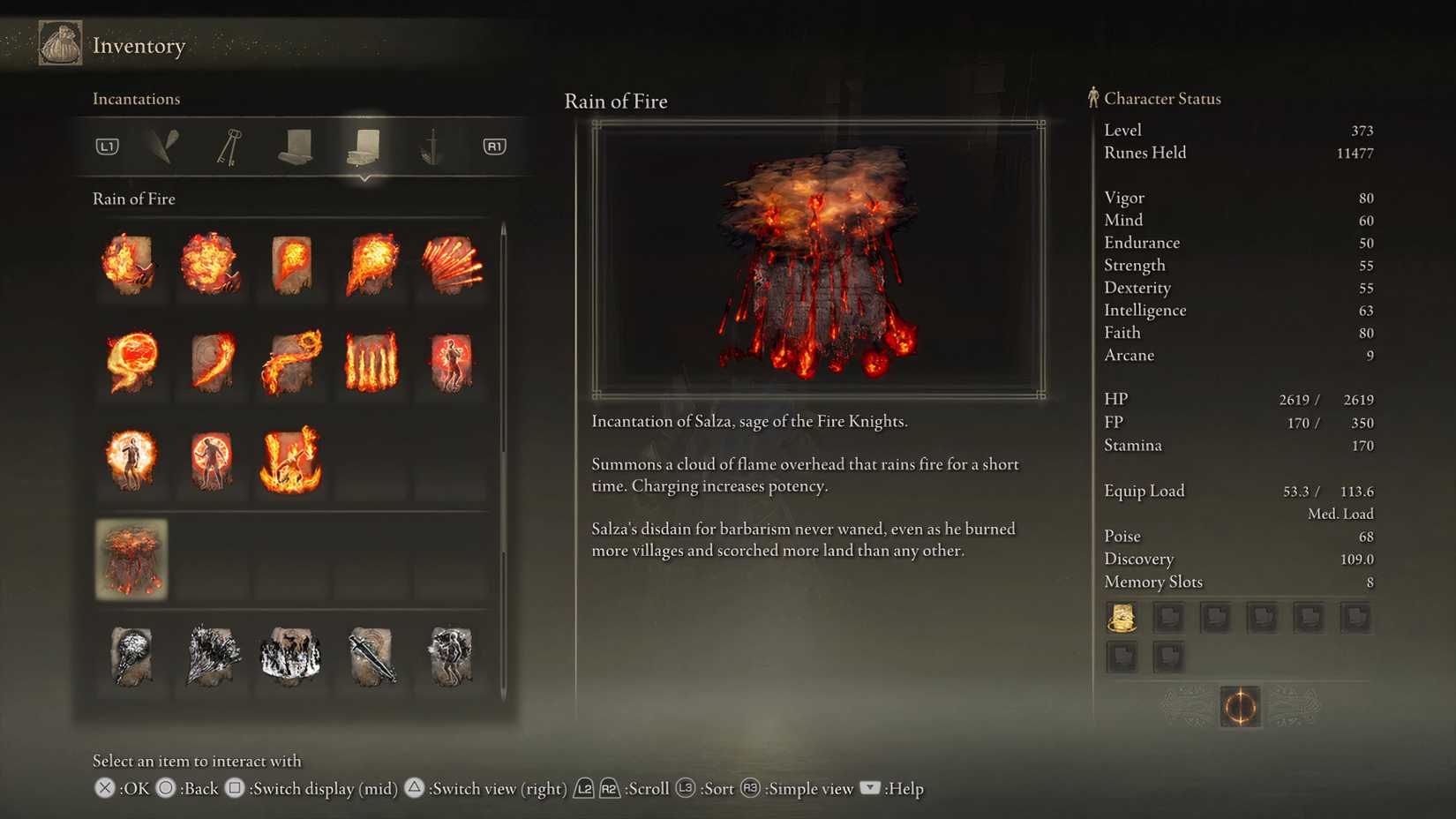
Task: Click the L1 prompt to page left
Action: [x=106, y=147]
